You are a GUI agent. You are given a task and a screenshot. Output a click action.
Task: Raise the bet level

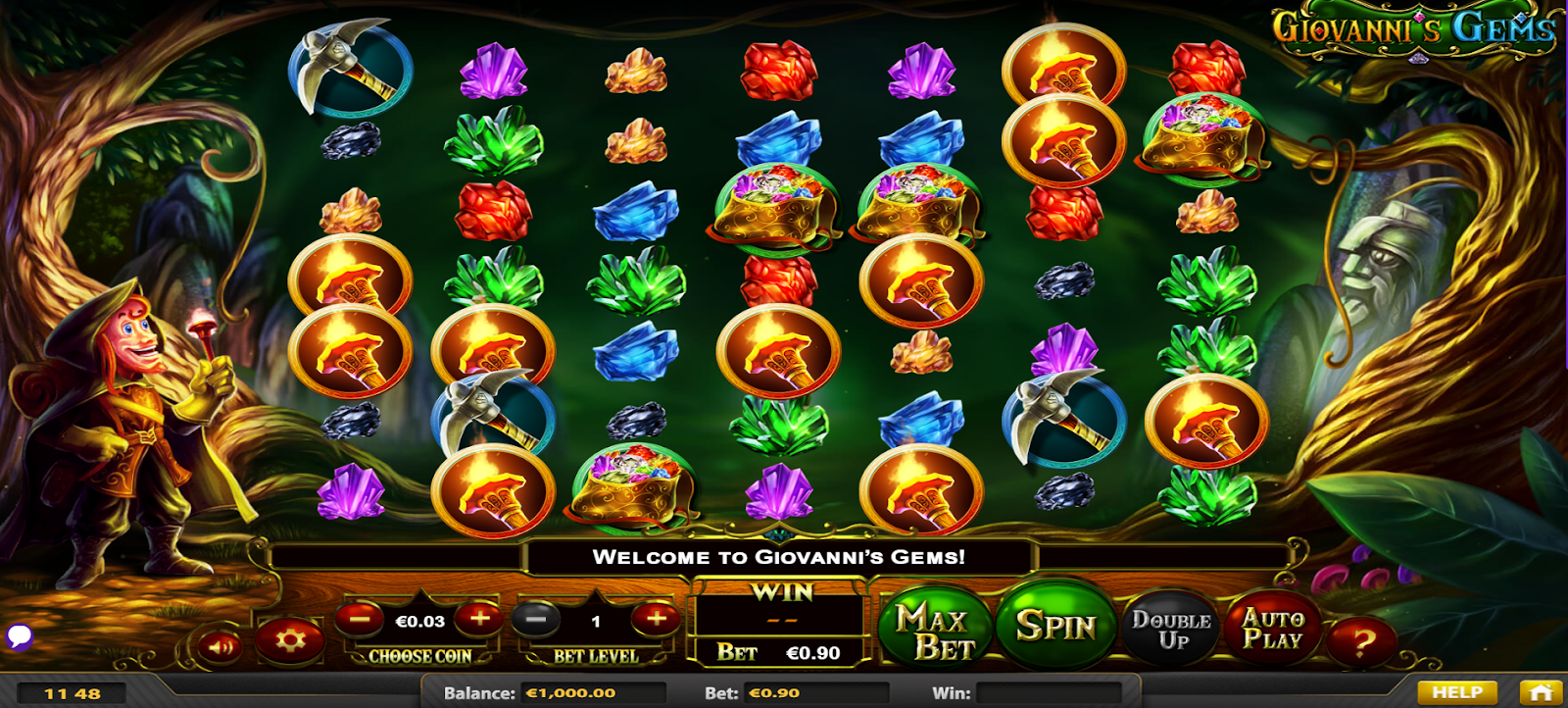tap(656, 619)
